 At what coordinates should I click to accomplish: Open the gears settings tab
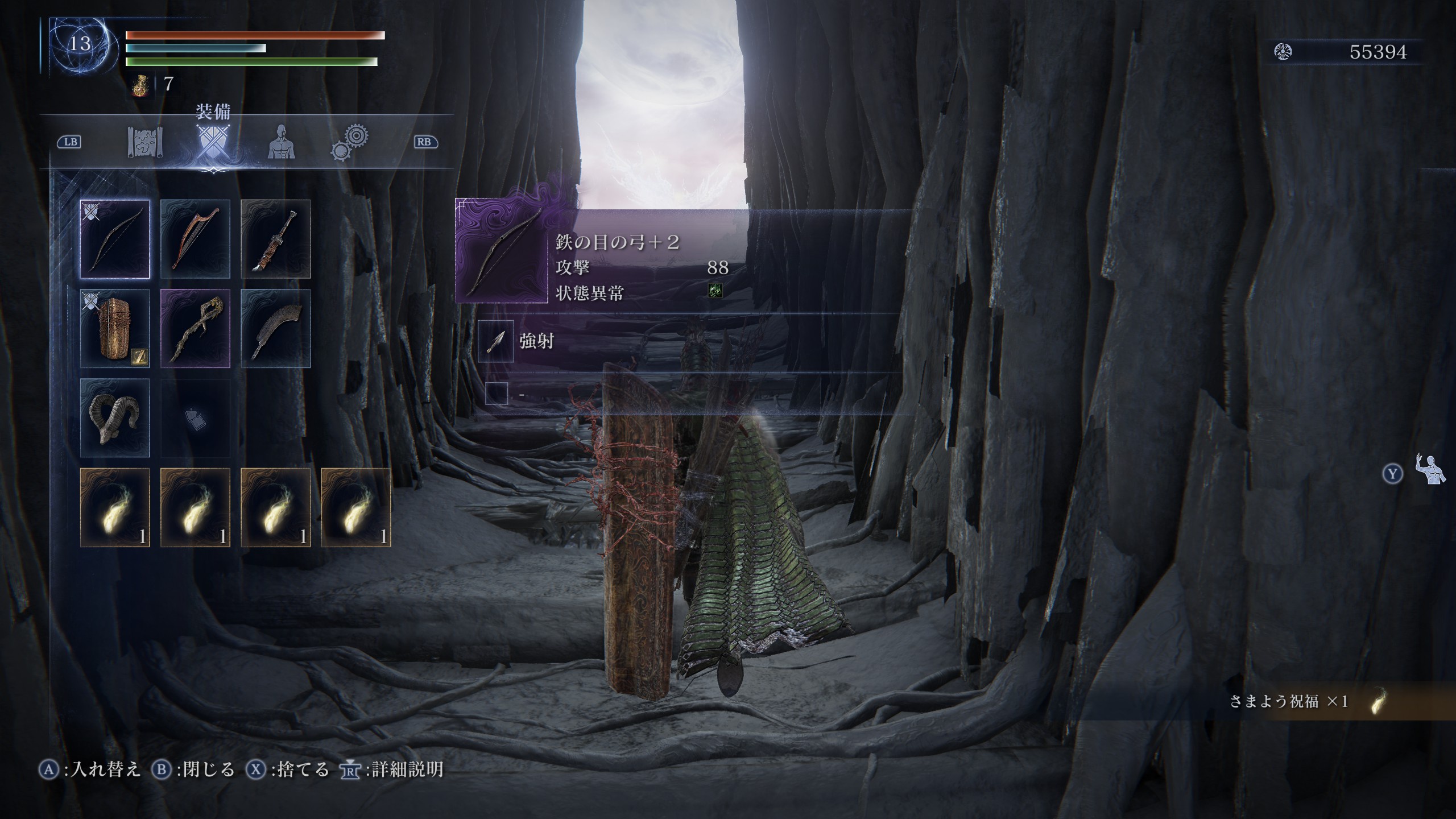350,142
